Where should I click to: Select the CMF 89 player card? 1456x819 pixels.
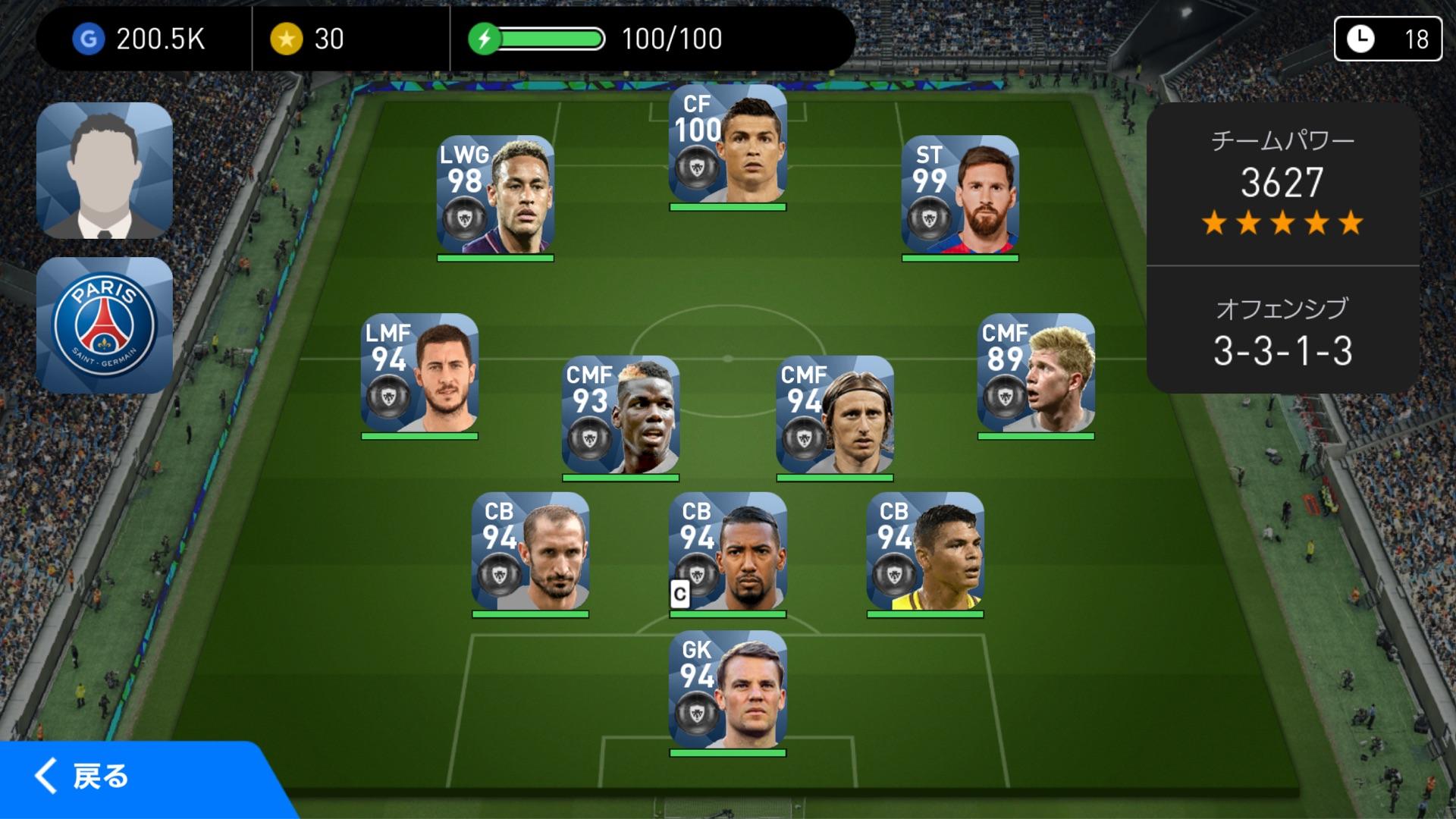1035,373
